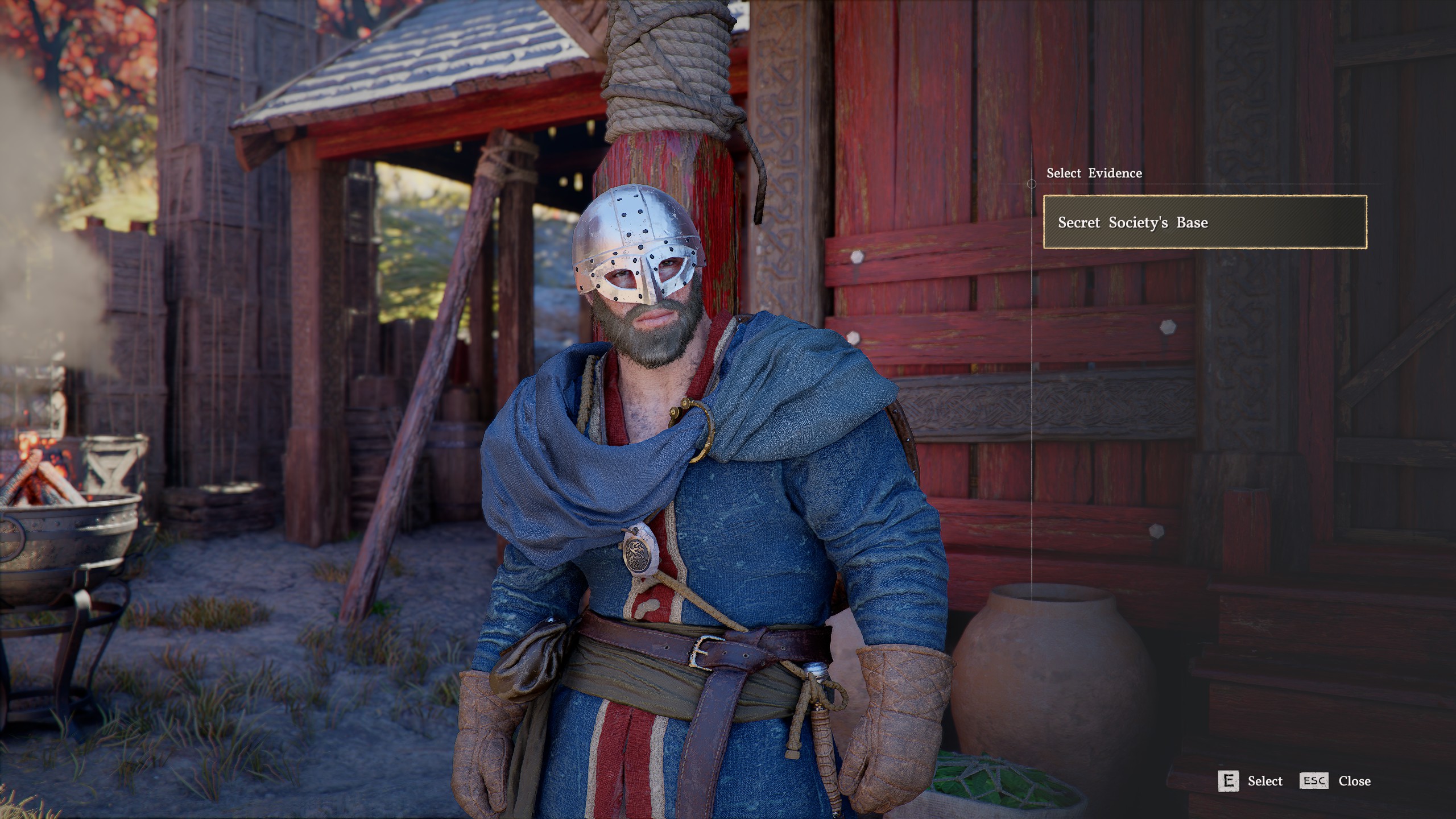Click the small diamond marker above the evidence panel

click(x=1031, y=183)
